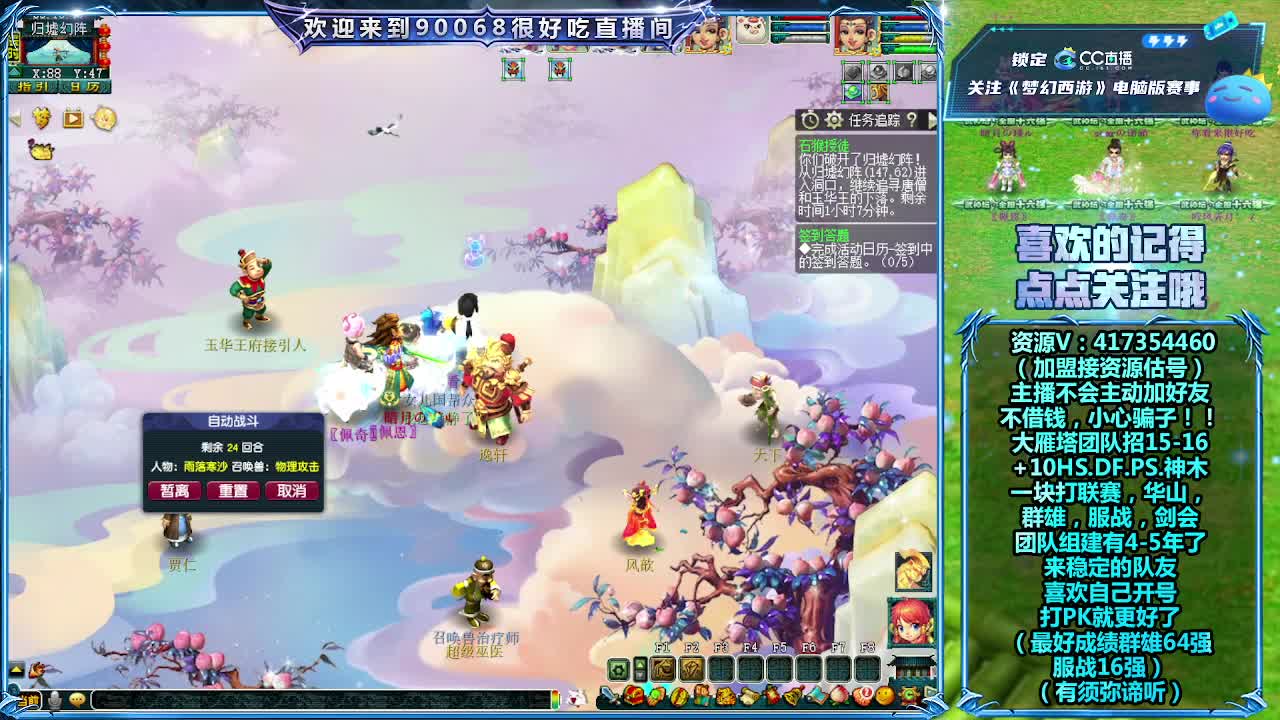This screenshot has width=1280, height=720.
Task: Click the F1 hotkey slot
Action: click(662, 669)
